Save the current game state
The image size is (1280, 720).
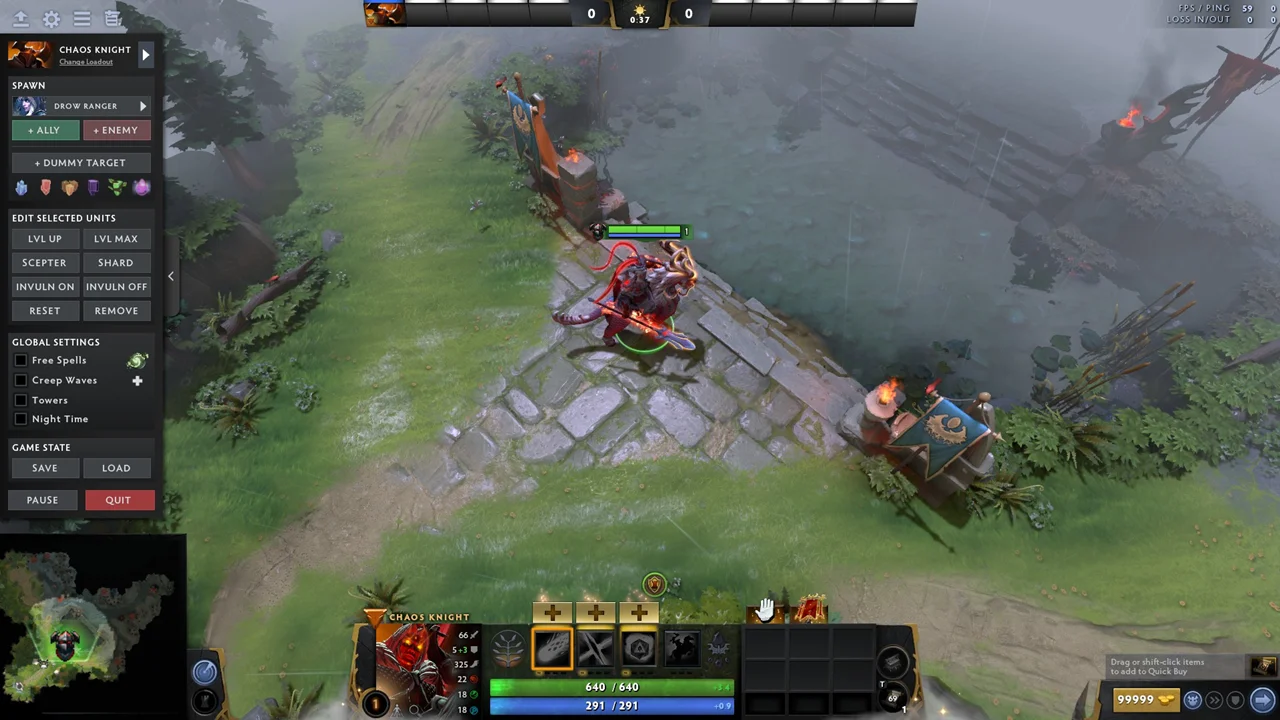pos(44,468)
